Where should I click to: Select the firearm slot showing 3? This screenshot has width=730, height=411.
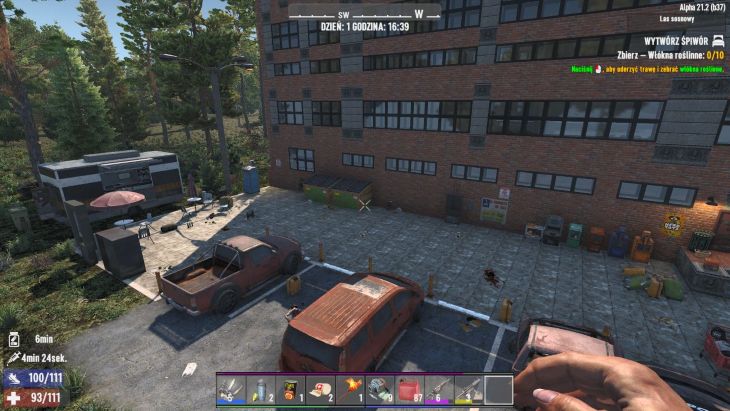tap(469, 390)
